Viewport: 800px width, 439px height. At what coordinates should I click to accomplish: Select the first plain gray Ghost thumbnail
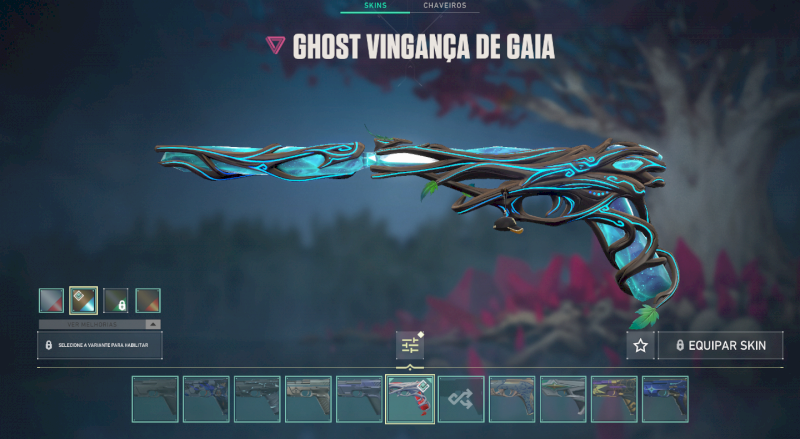pos(155,398)
